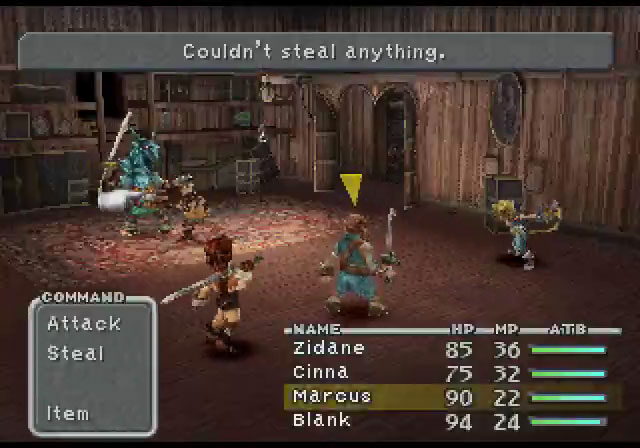Select Zidane in the party list
Image resolution: width=640 pixels, height=448 pixels.
coord(329,349)
